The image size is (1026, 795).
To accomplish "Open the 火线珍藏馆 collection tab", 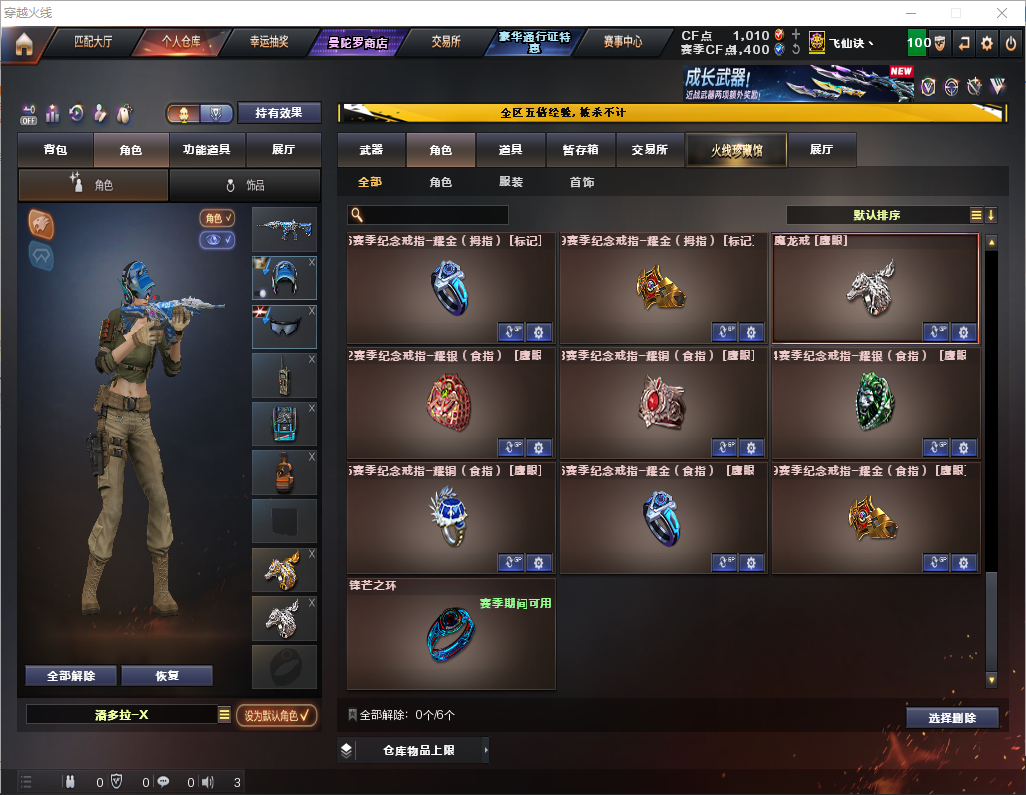I will click(735, 150).
